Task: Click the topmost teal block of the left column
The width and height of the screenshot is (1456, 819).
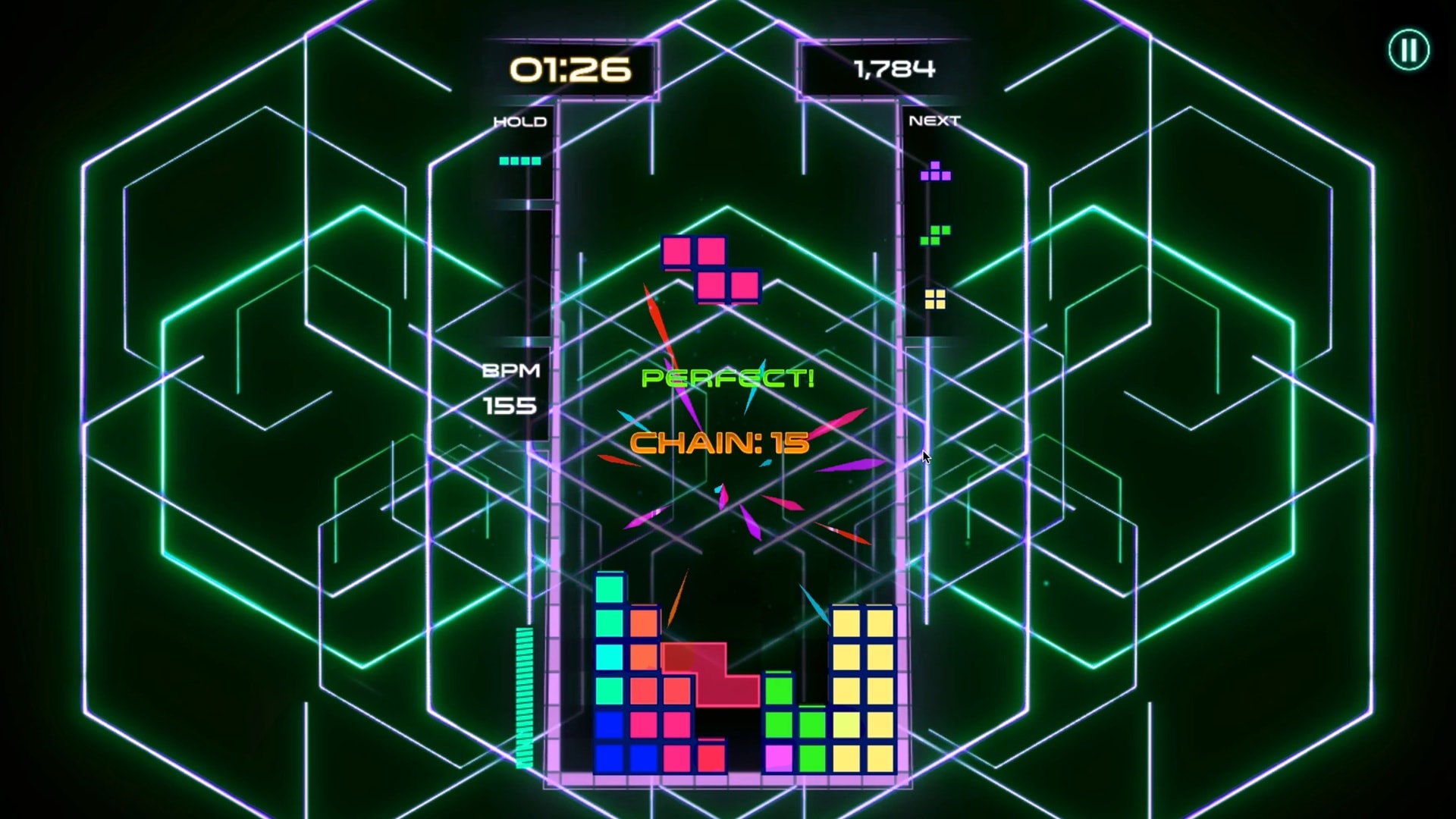Action: tap(609, 588)
